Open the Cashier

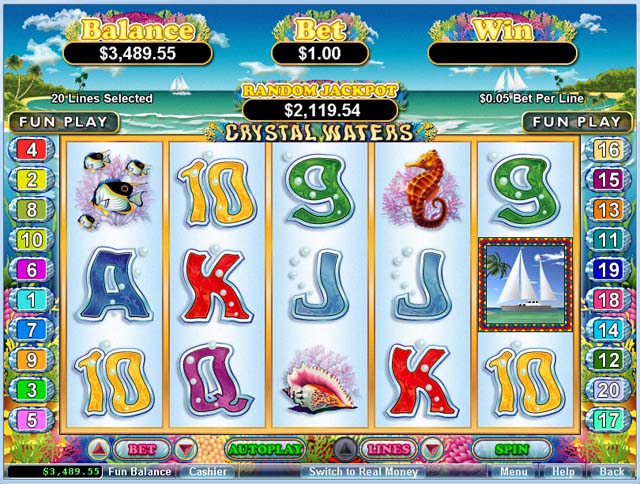click(208, 471)
